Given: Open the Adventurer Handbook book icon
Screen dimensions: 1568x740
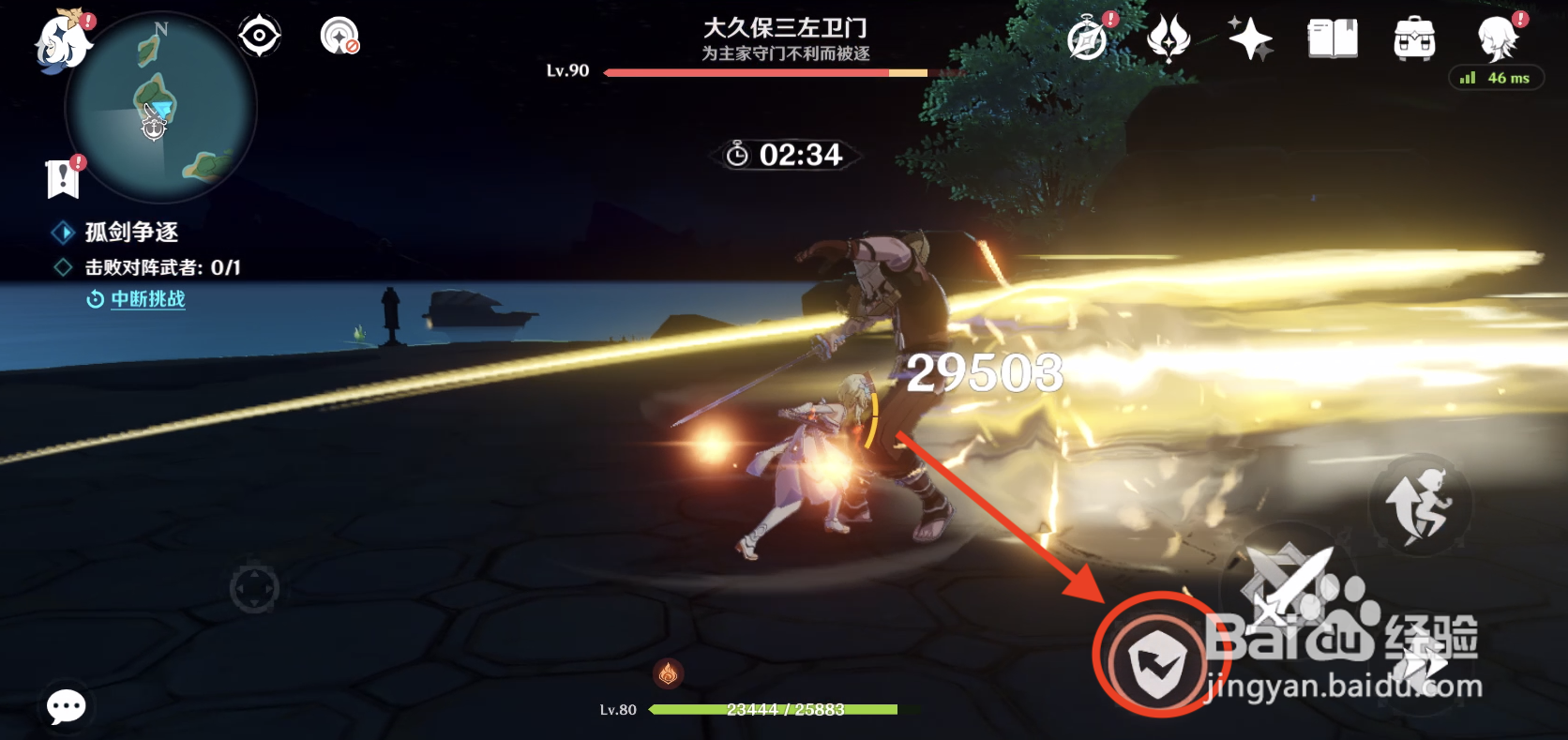Looking at the screenshot, I should pos(1332,36).
